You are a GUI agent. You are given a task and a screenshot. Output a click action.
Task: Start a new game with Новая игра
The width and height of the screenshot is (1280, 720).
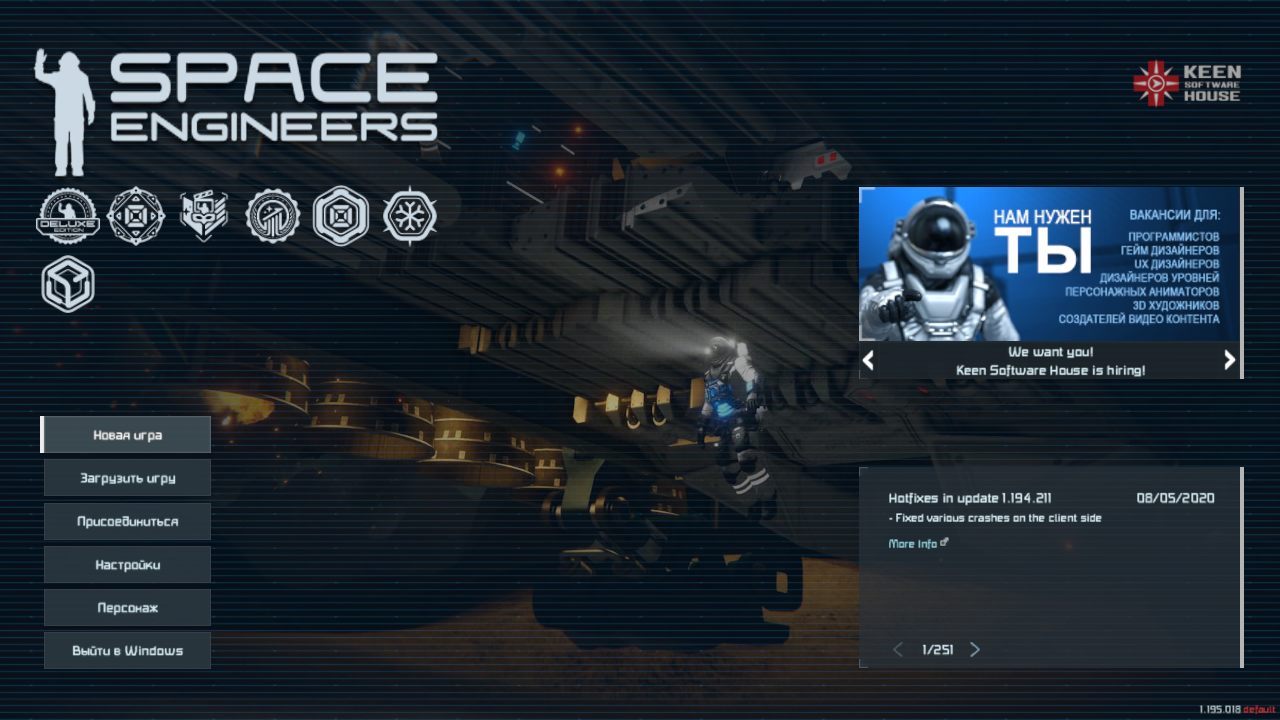pyautogui.click(x=127, y=435)
